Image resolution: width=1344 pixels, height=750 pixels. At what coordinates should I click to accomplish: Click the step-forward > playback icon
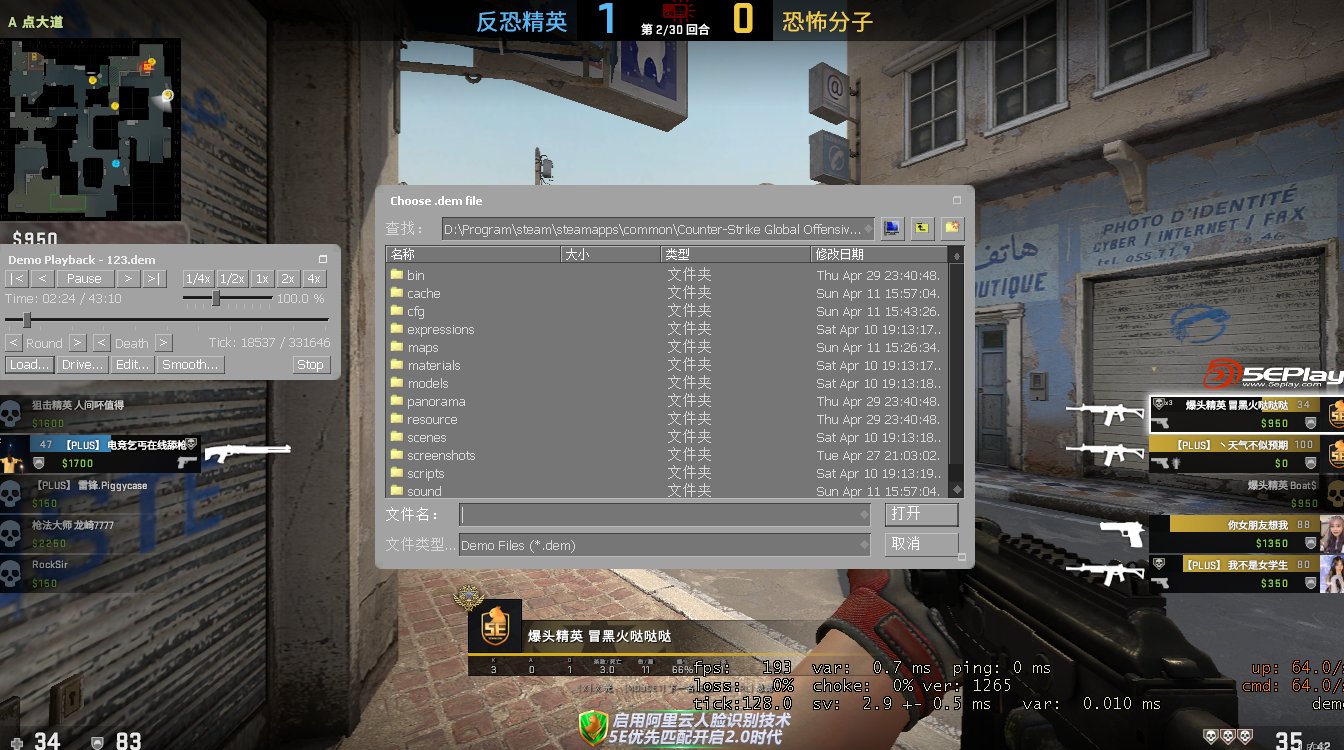click(x=129, y=278)
